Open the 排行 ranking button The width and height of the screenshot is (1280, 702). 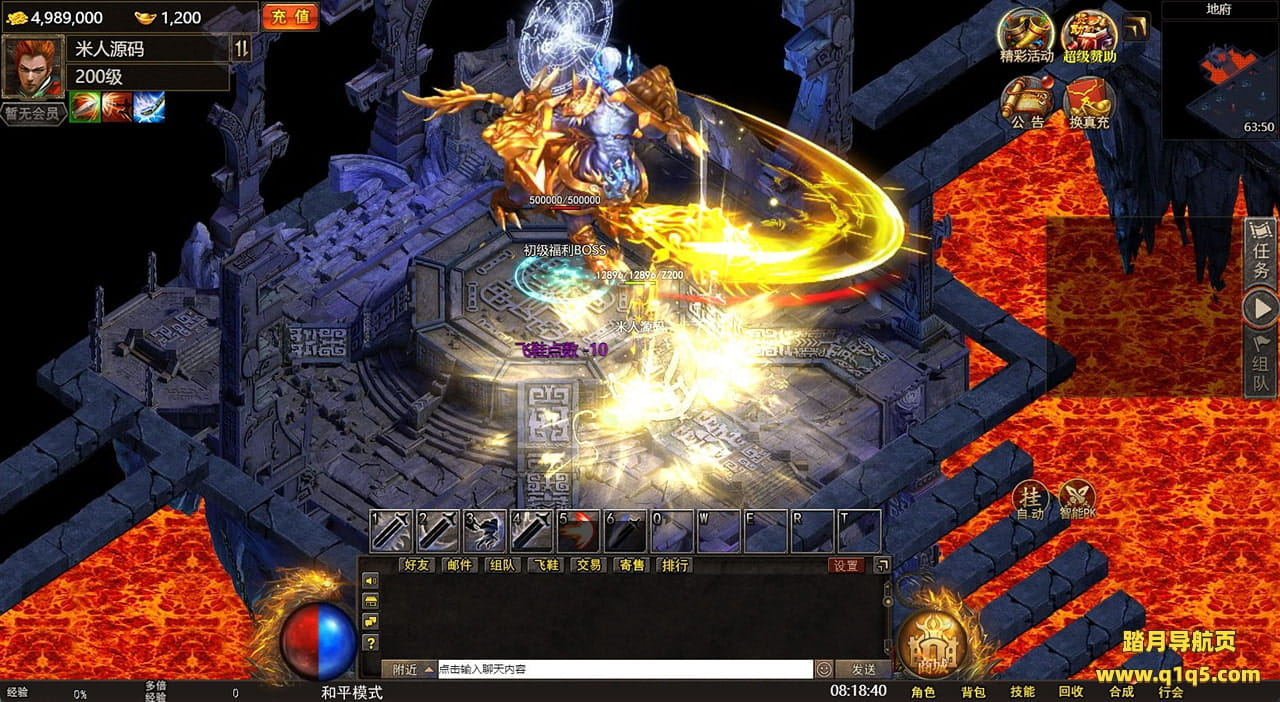coord(675,565)
